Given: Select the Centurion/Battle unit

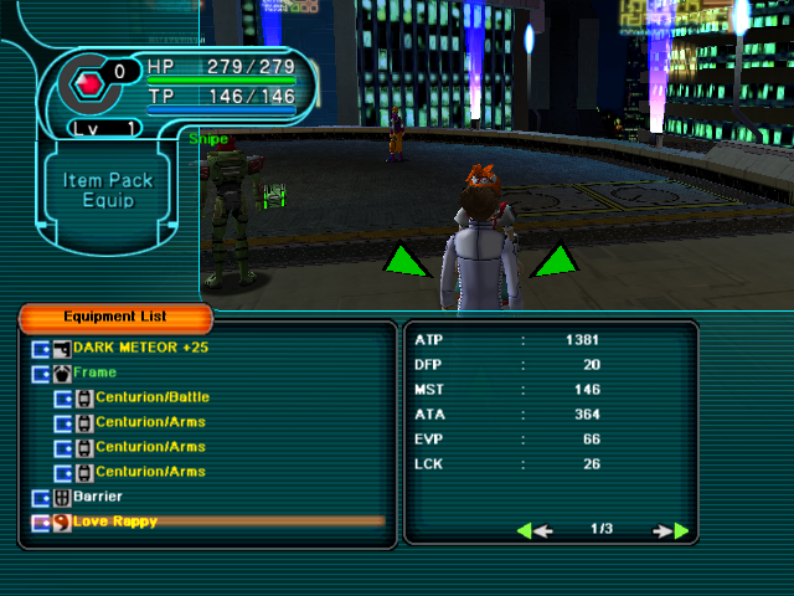Looking at the screenshot, I should coord(152,397).
